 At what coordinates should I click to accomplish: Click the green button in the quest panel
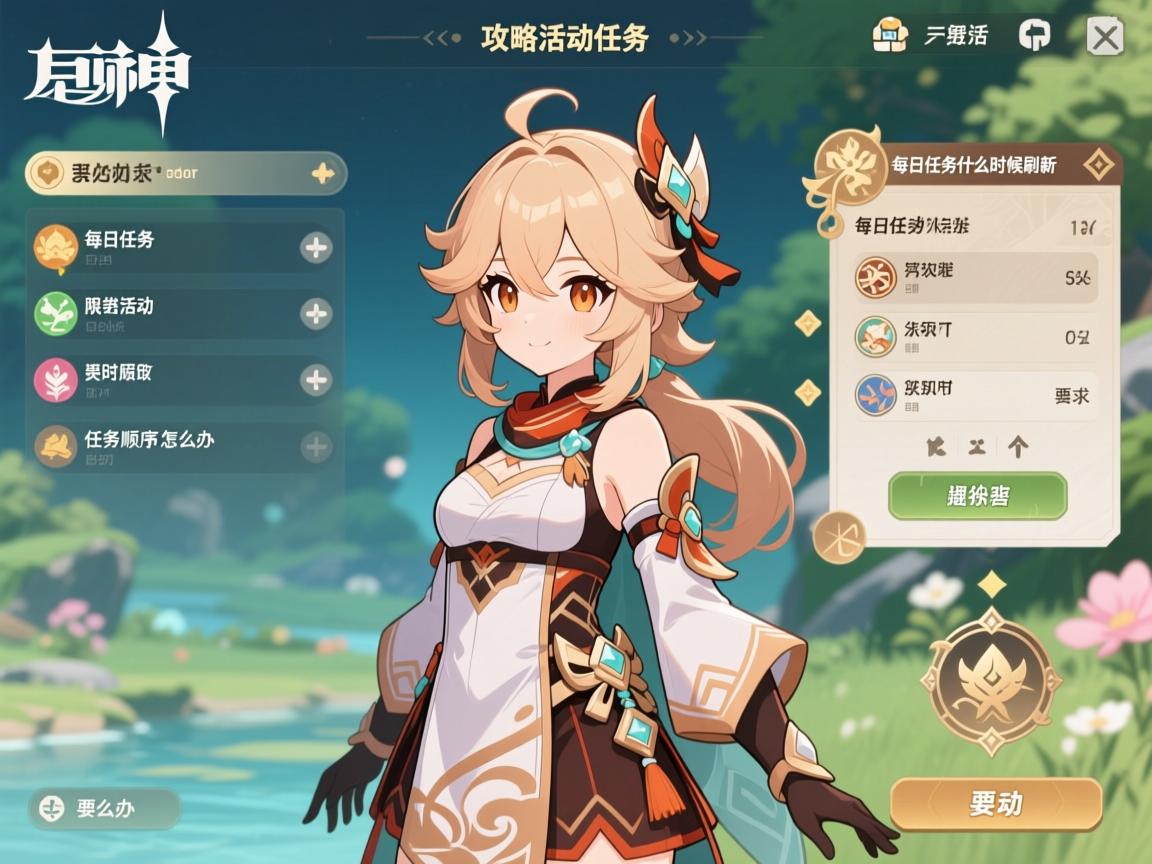coord(977,496)
